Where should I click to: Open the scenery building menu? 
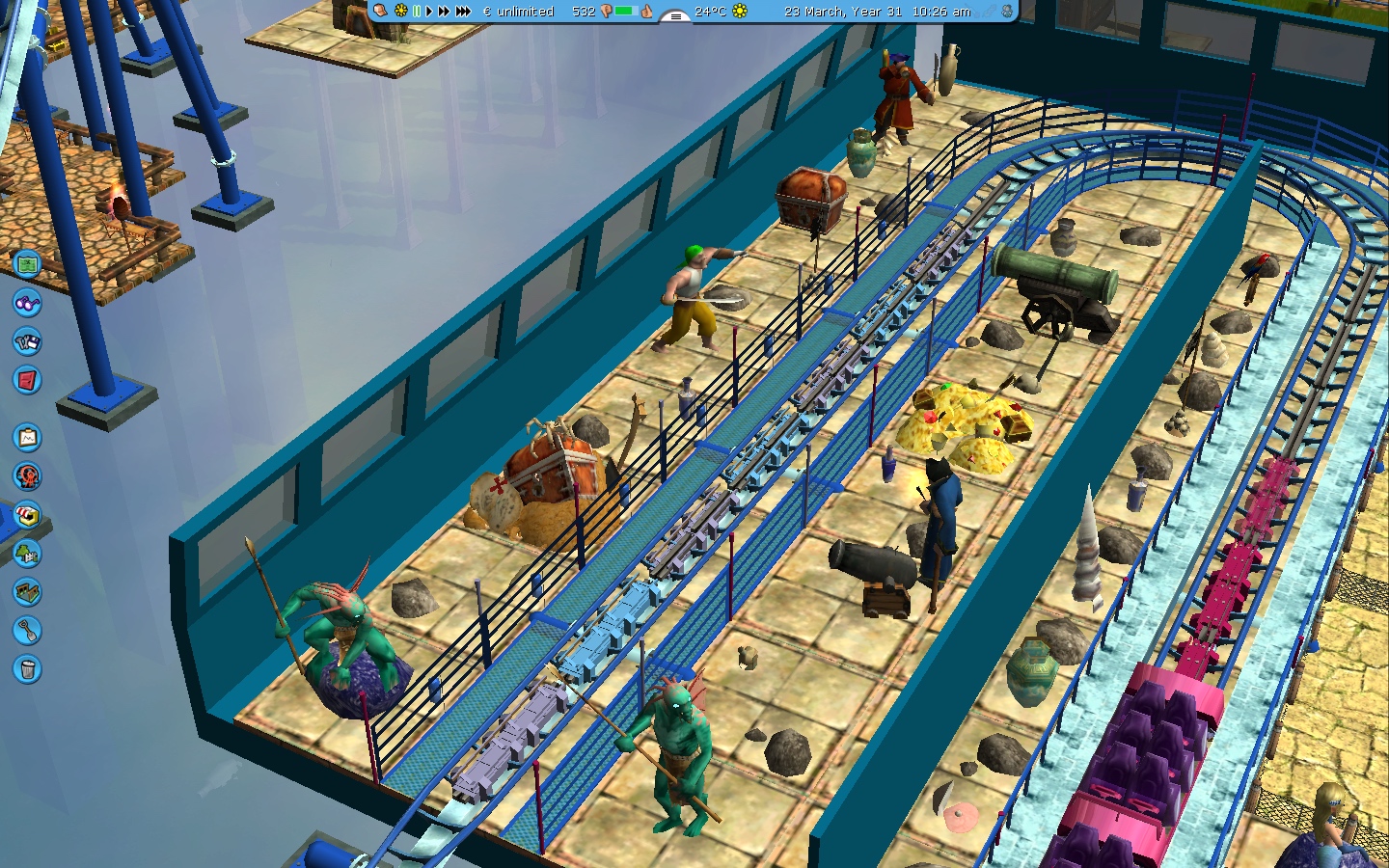pos(27,554)
